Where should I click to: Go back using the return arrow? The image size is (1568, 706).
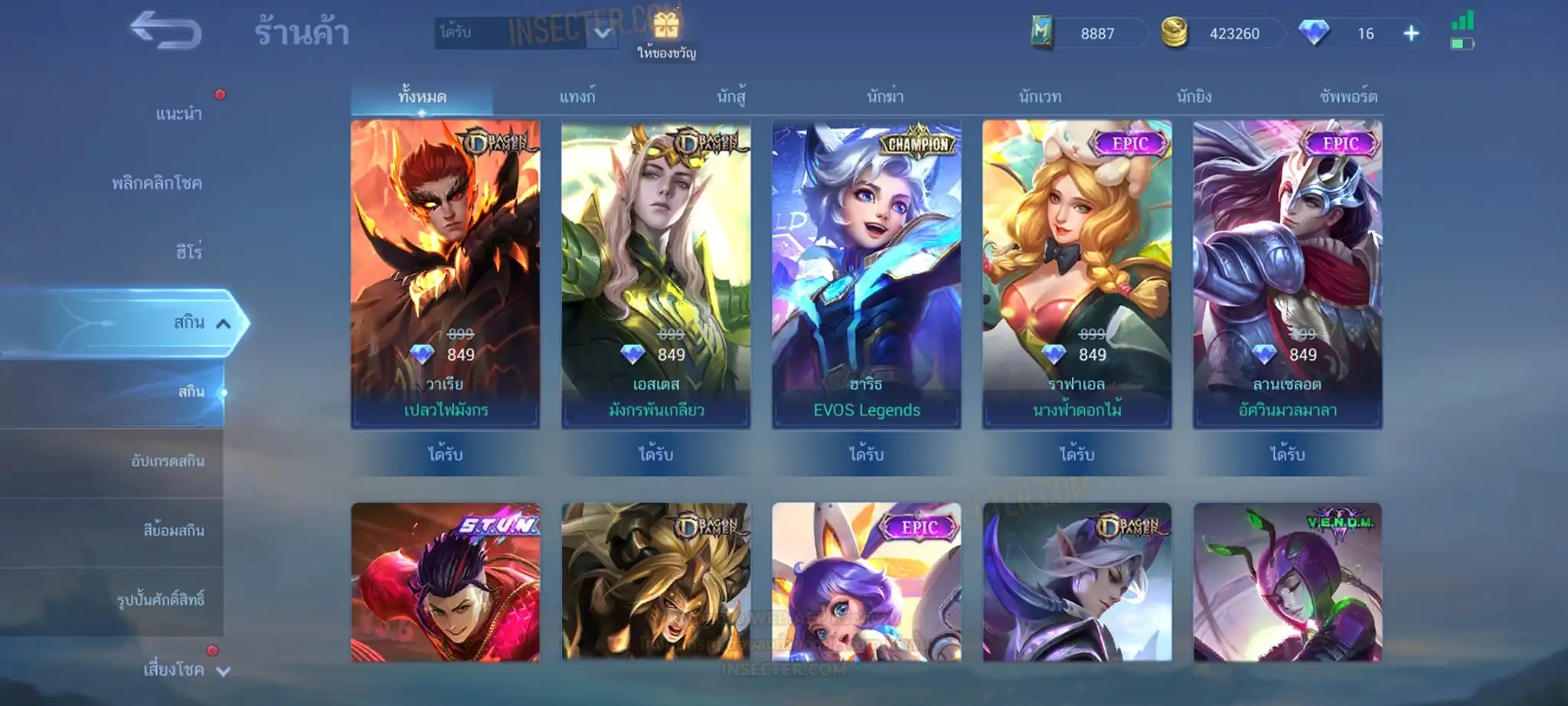(x=165, y=31)
